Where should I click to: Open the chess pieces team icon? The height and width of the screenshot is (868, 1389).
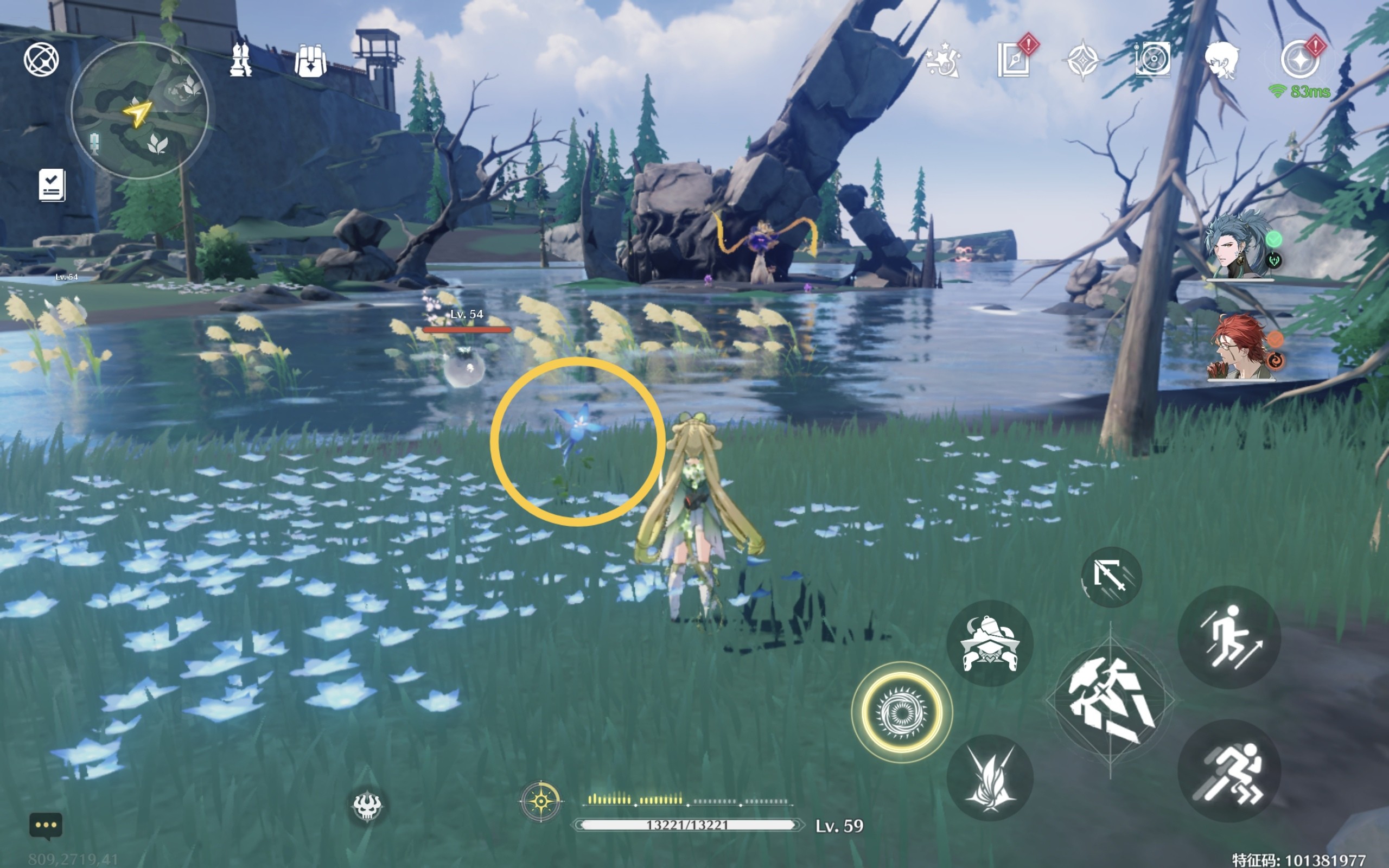[240, 60]
